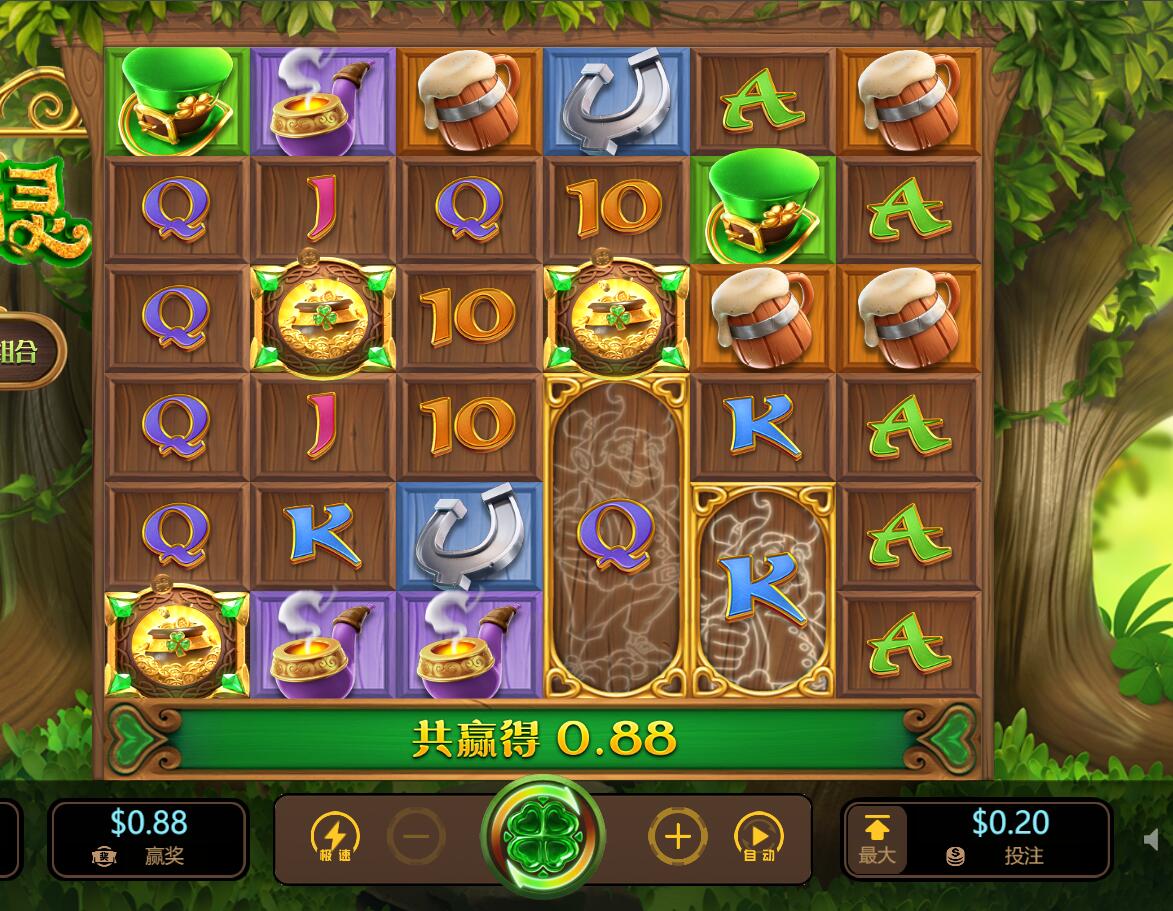The width and height of the screenshot is (1173, 911).
Task: Toggle the sound speaker icon
Action: pyautogui.click(x=1151, y=840)
